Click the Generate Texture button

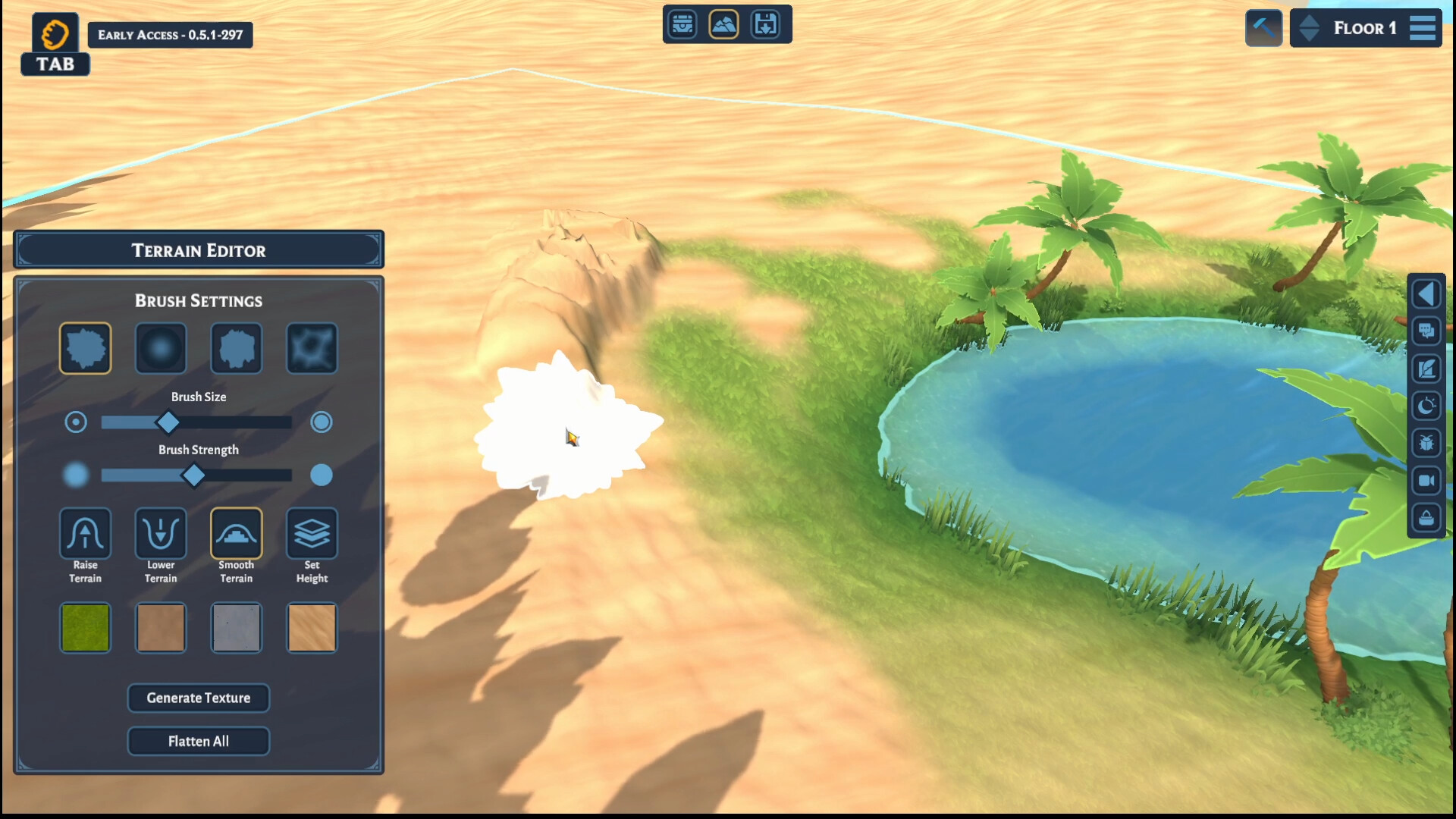(x=199, y=698)
